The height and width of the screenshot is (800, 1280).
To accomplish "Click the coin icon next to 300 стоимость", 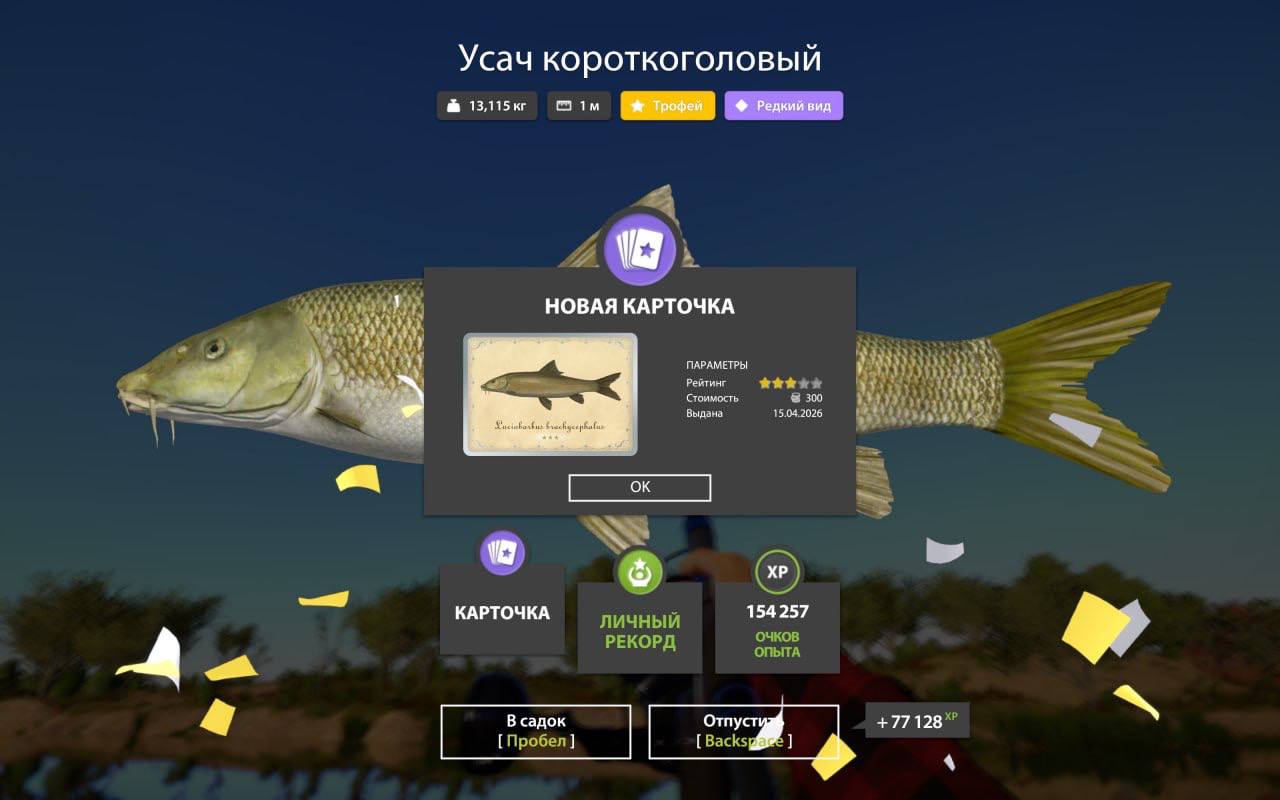I will (x=795, y=398).
